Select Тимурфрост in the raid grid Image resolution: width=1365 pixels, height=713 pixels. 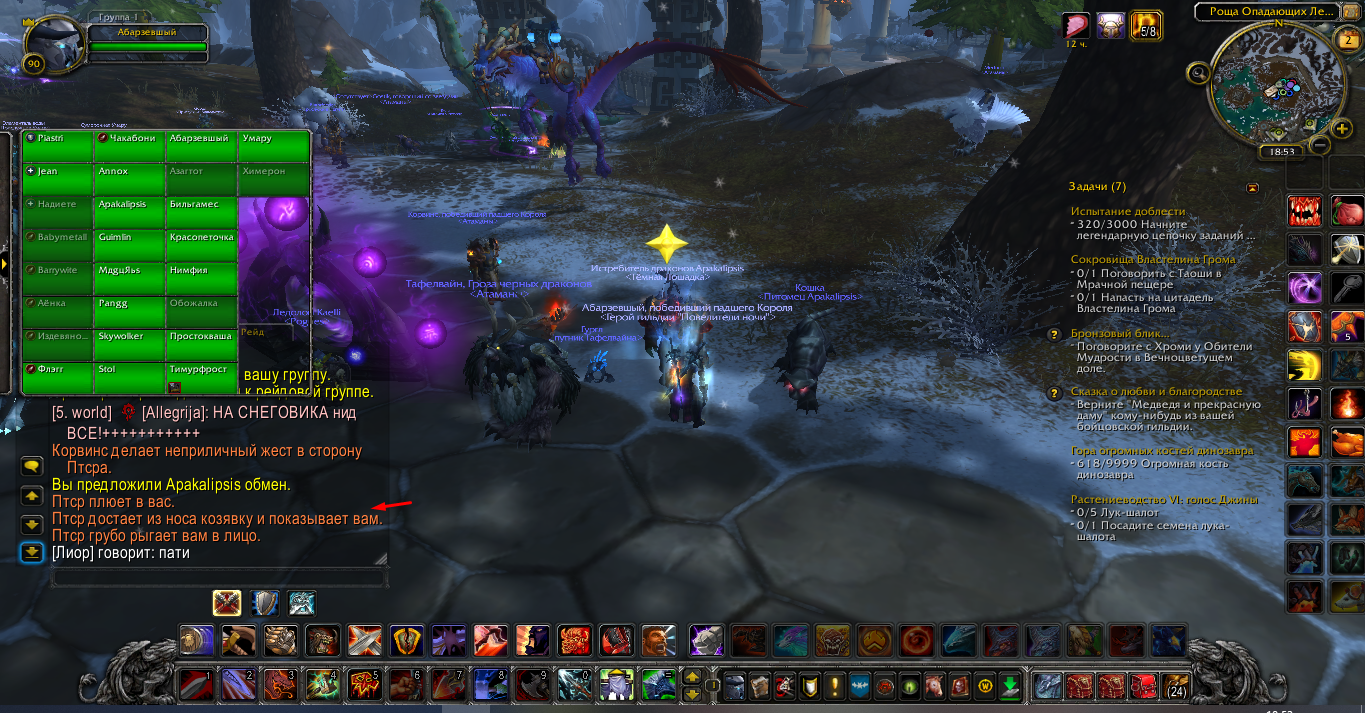click(x=202, y=377)
